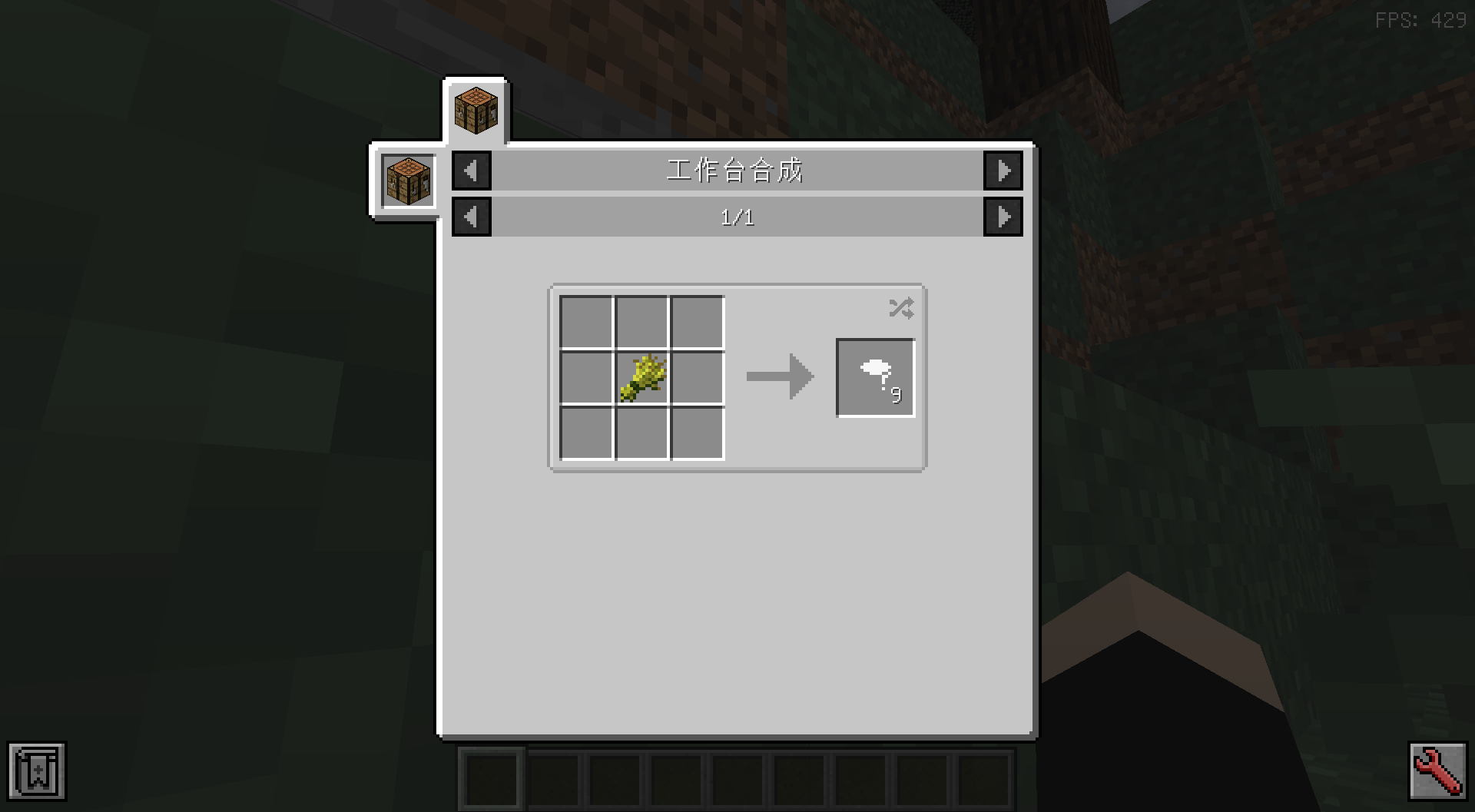This screenshot has height=812, width=1475.
Task: Select the crafting table category tab
Action: (x=476, y=110)
